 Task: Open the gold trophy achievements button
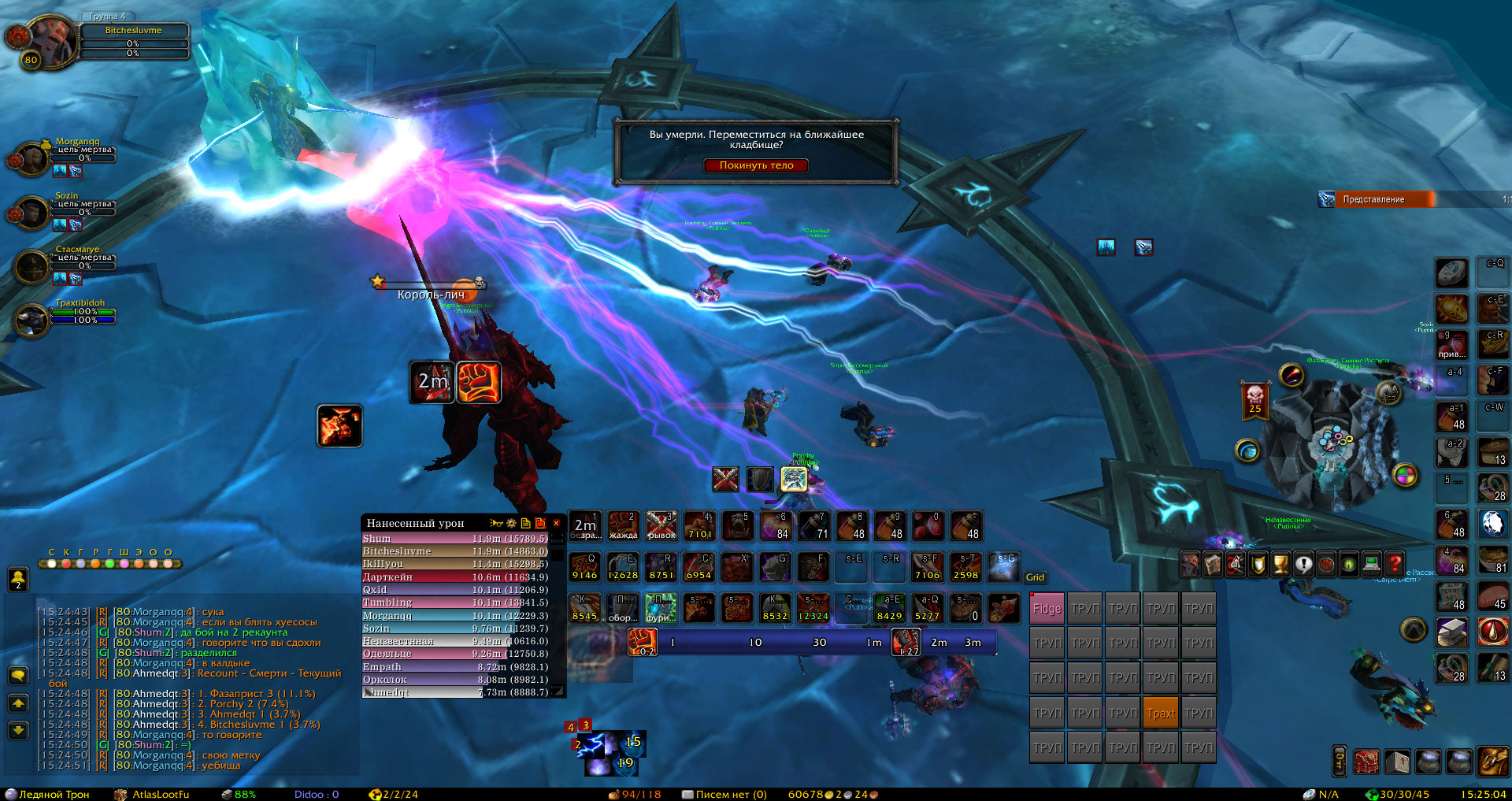coord(1281,563)
